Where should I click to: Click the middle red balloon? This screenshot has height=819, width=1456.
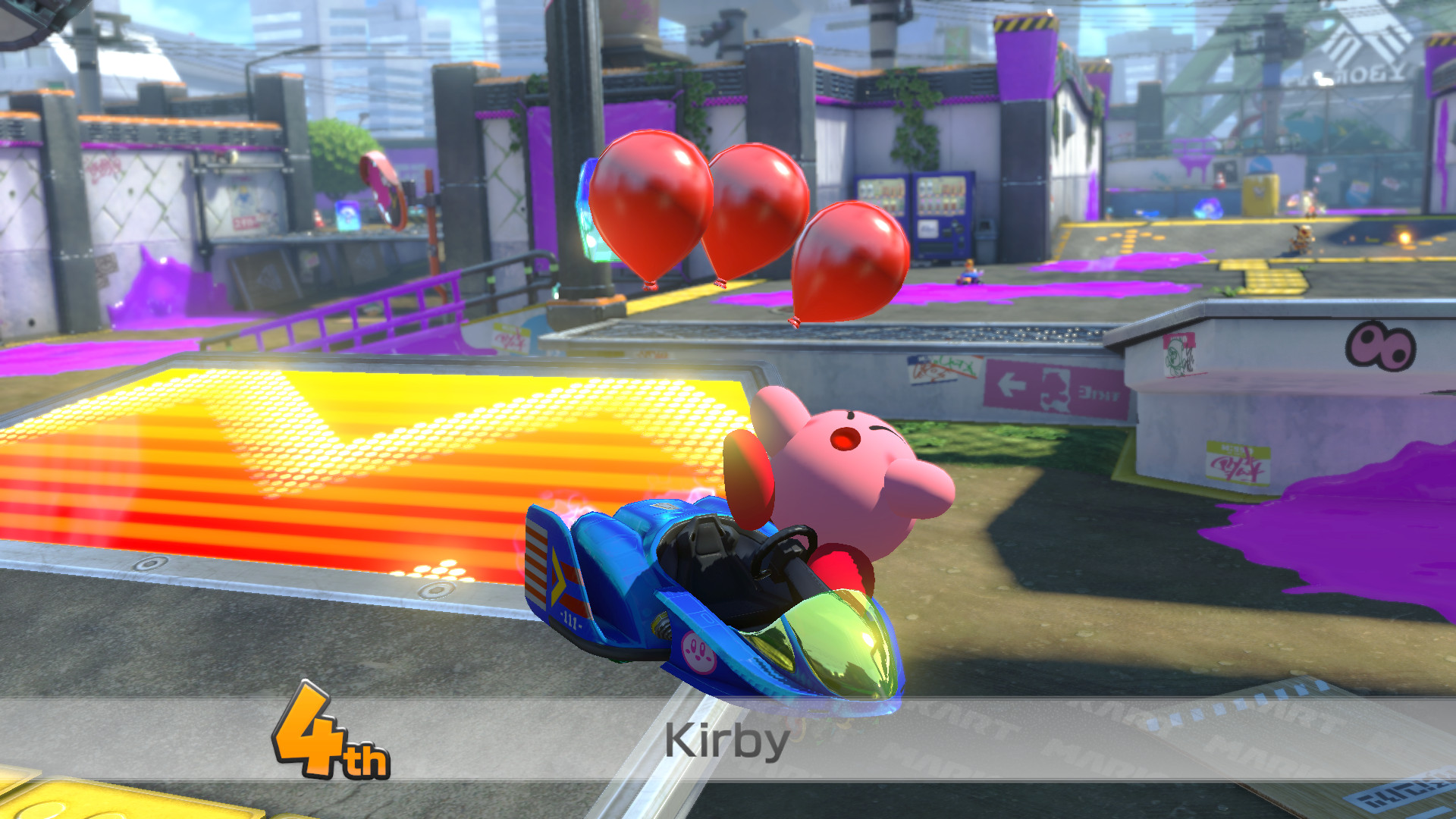tap(755, 220)
